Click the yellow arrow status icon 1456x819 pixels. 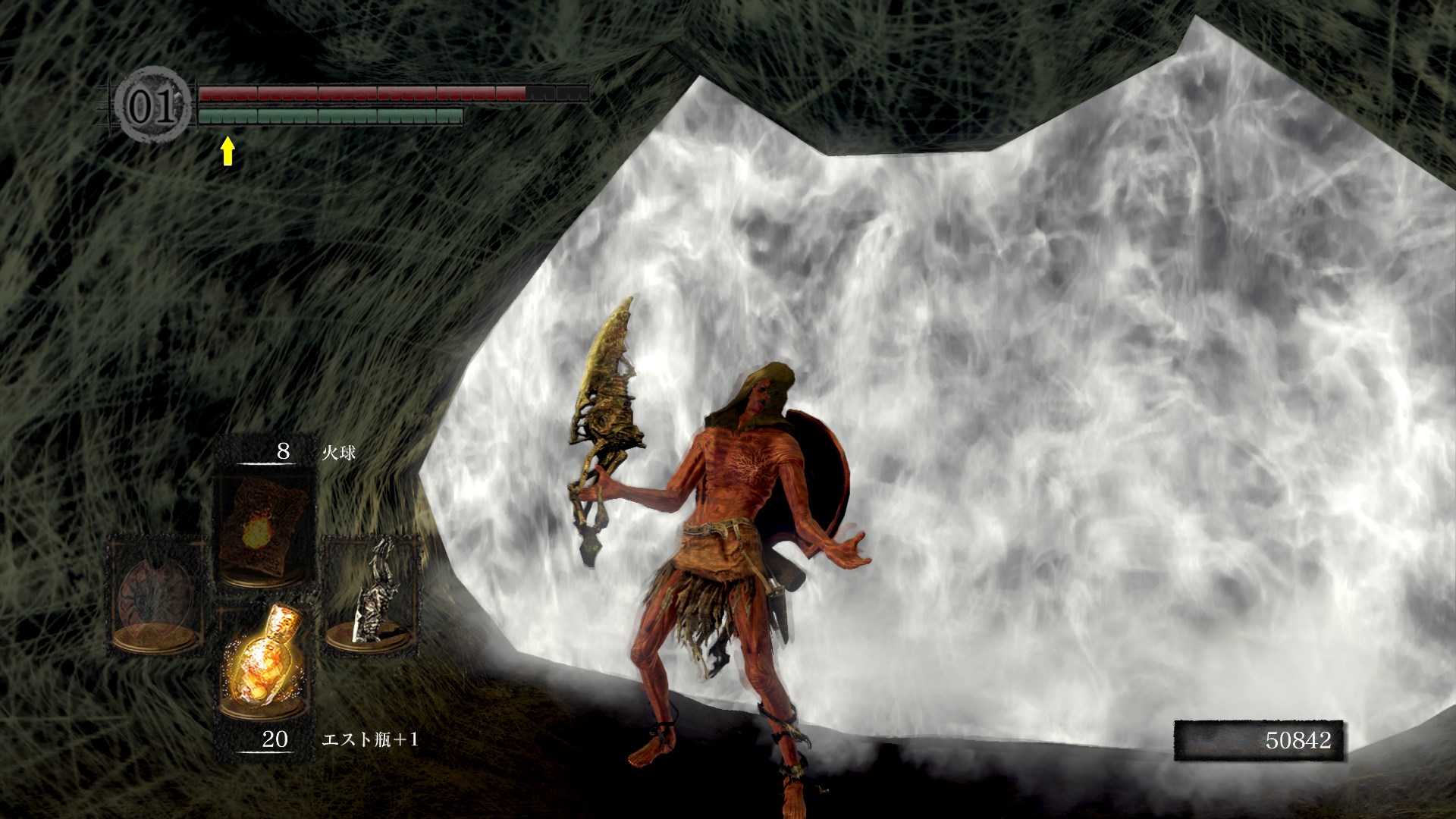tap(226, 152)
